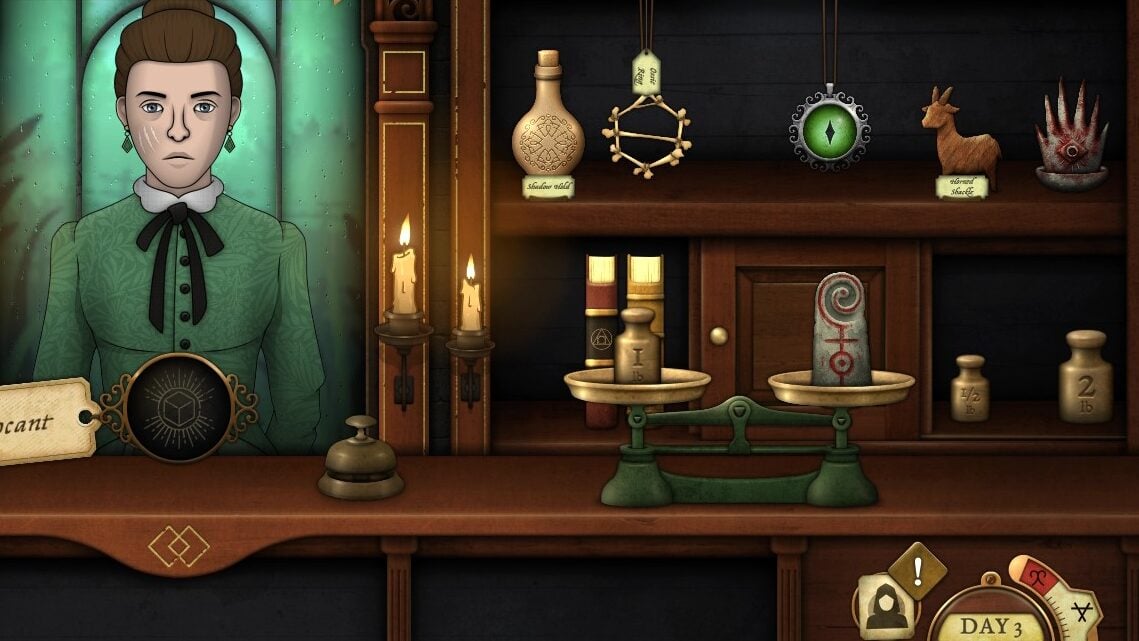The width and height of the screenshot is (1139, 641).
Task: Select the 2 lb brass weight
Action: 1085,377
